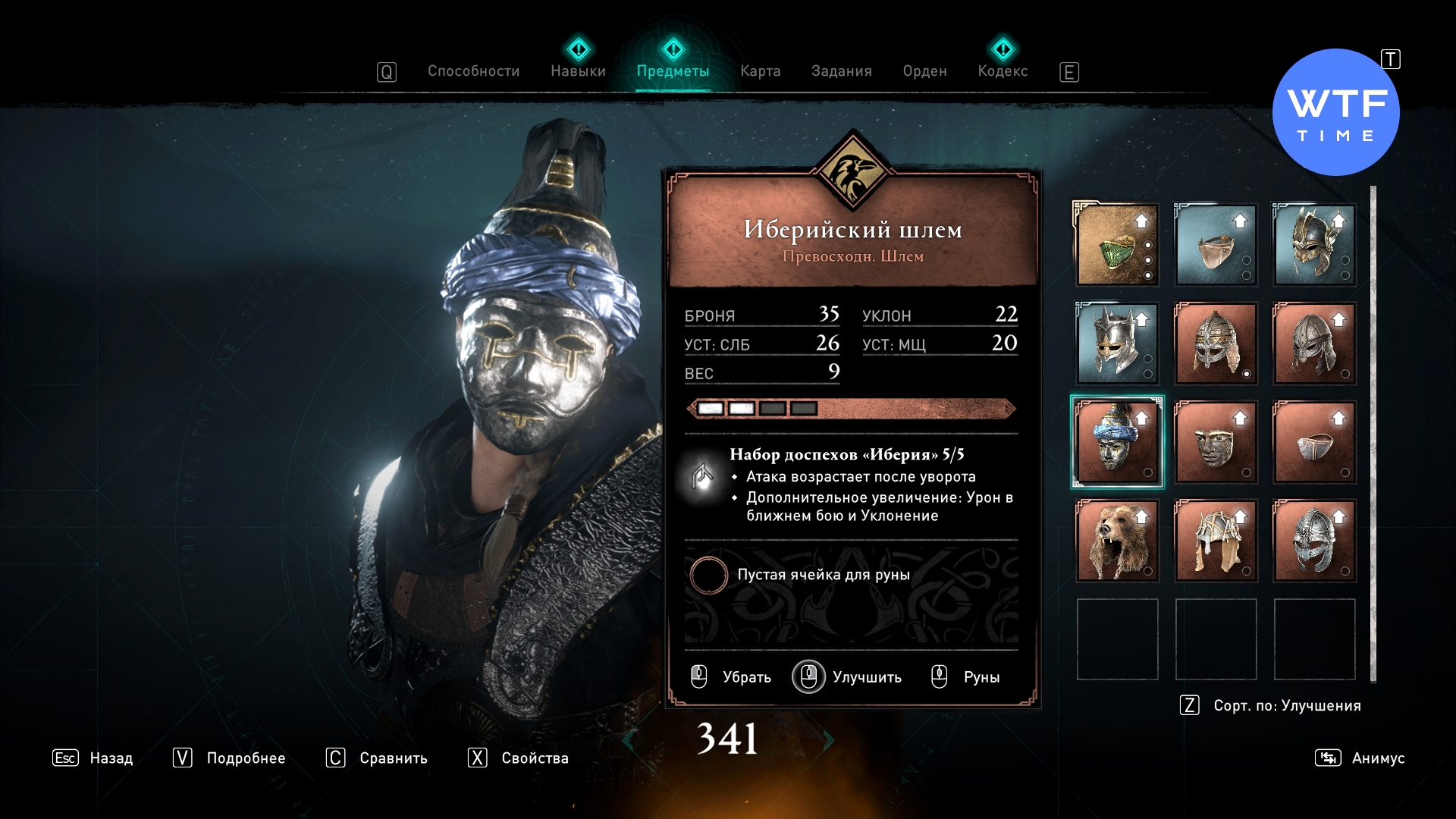Choose the gold winged helmet slot
The height and width of the screenshot is (819, 1456).
point(1314,245)
